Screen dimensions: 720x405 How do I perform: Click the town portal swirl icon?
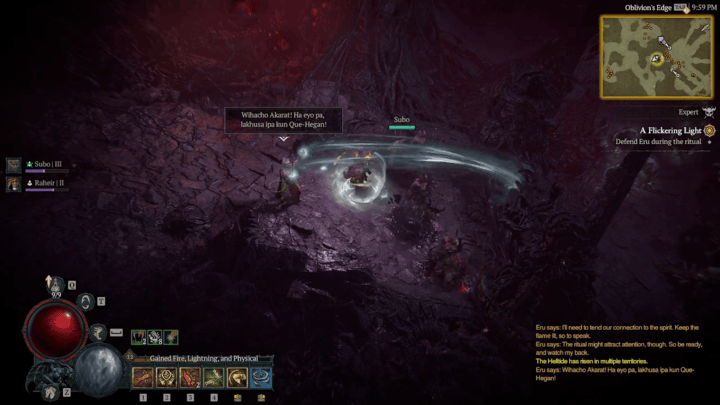pyautogui.click(x=86, y=299)
